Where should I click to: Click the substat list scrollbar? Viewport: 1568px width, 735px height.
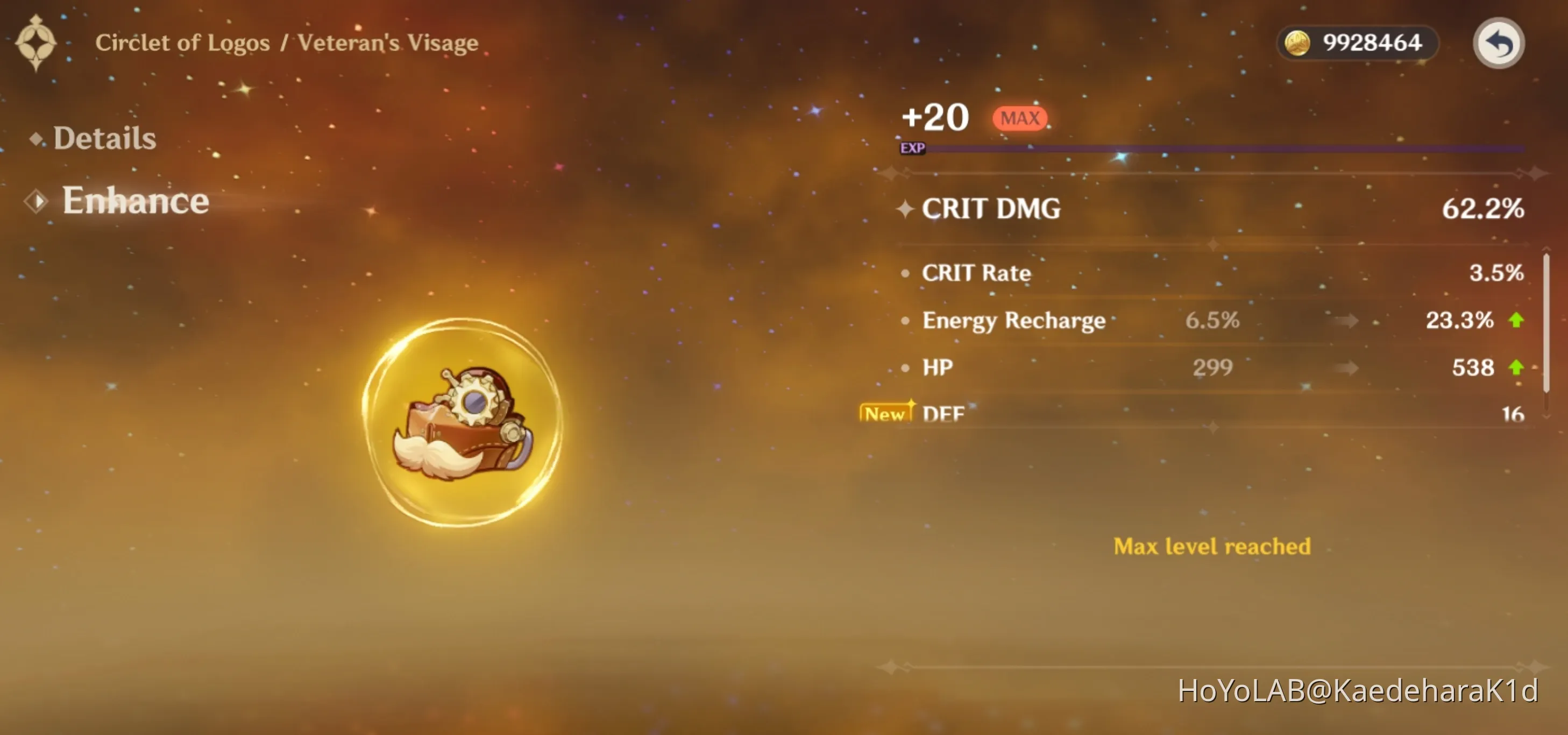[1545, 323]
